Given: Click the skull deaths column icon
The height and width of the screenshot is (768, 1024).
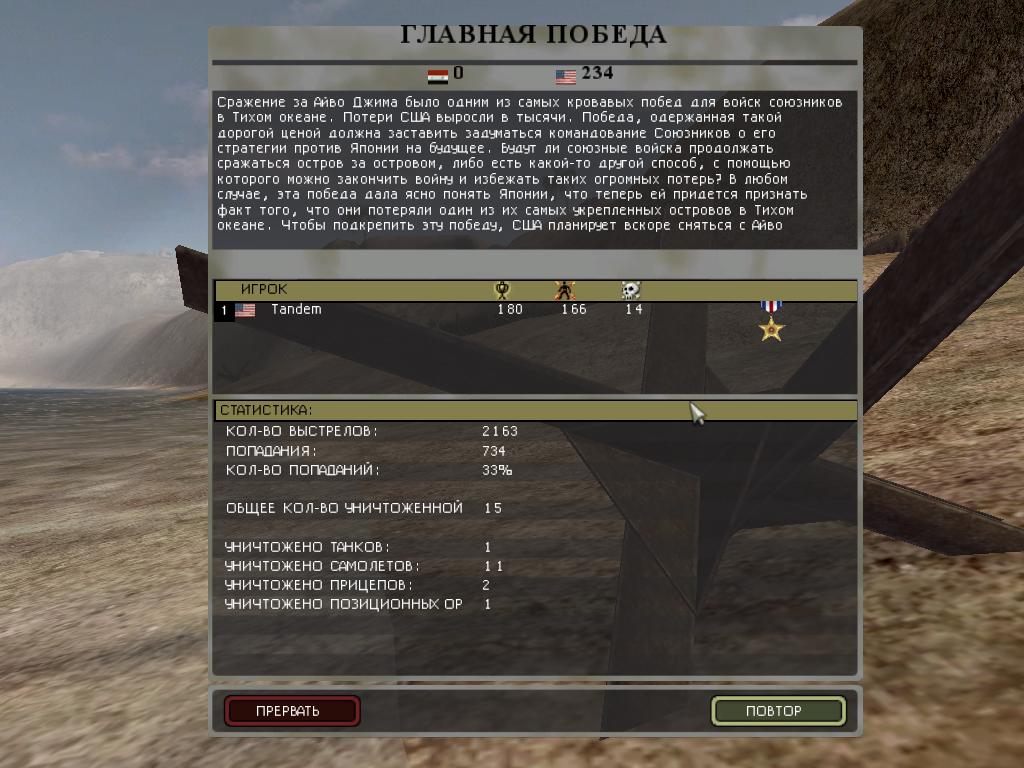Looking at the screenshot, I should point(630,290).
